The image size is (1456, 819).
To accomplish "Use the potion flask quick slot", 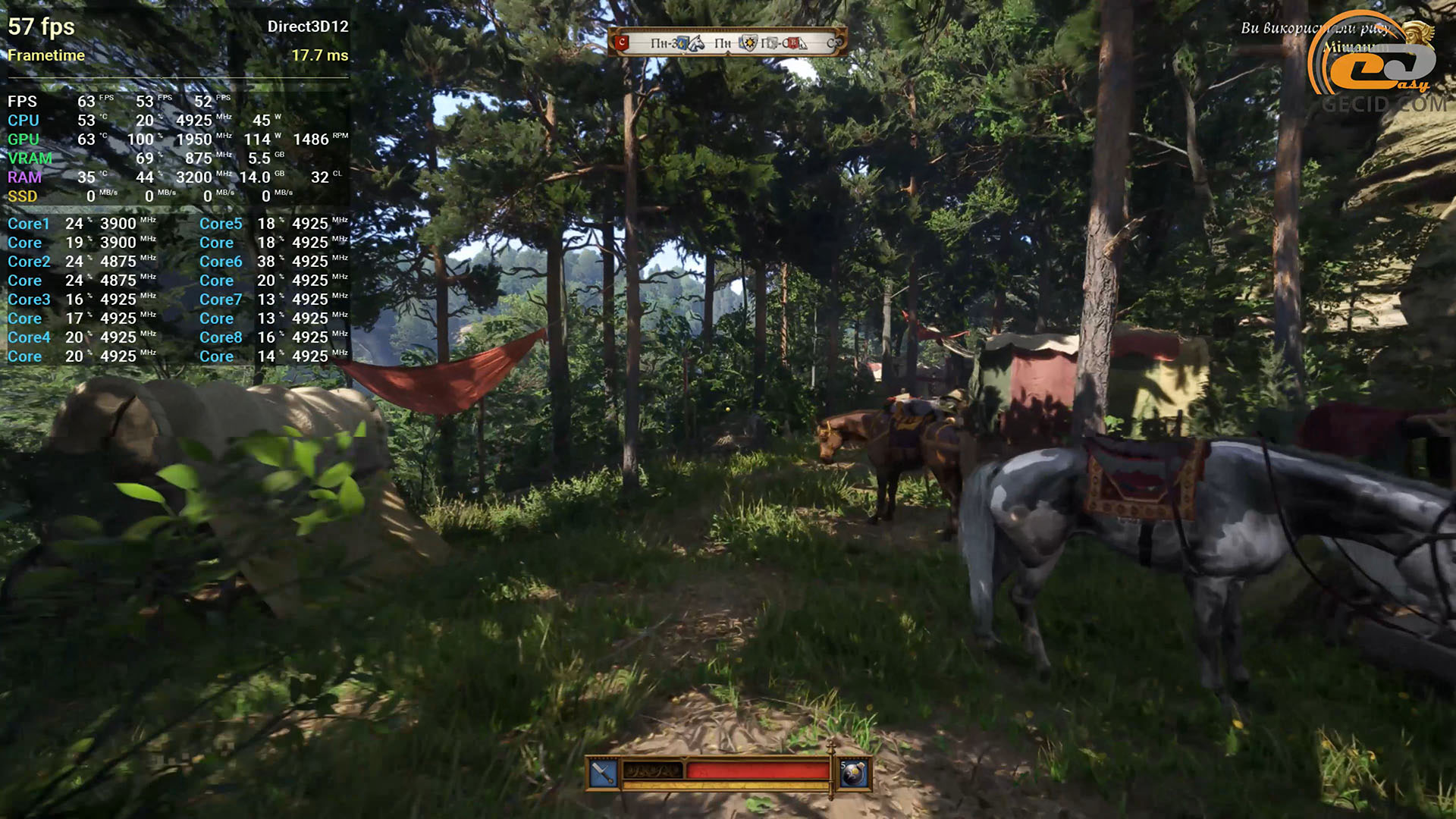I will click(854, 773).
